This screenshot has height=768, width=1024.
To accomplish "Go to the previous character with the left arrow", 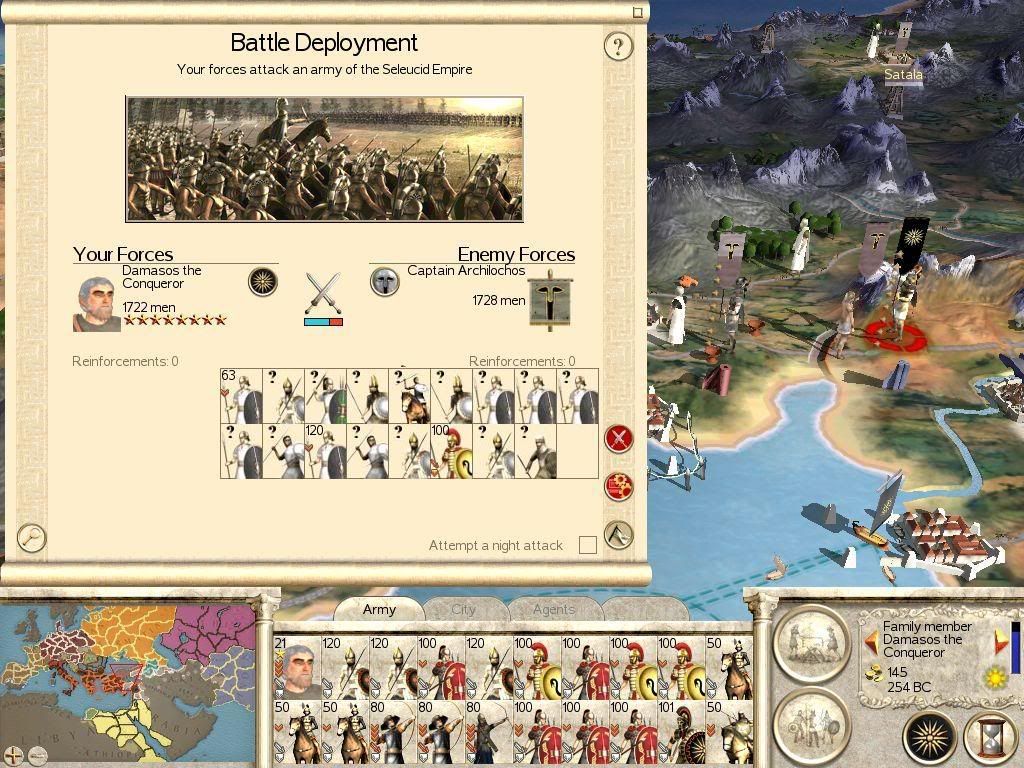I will click(x=871, y=641).
